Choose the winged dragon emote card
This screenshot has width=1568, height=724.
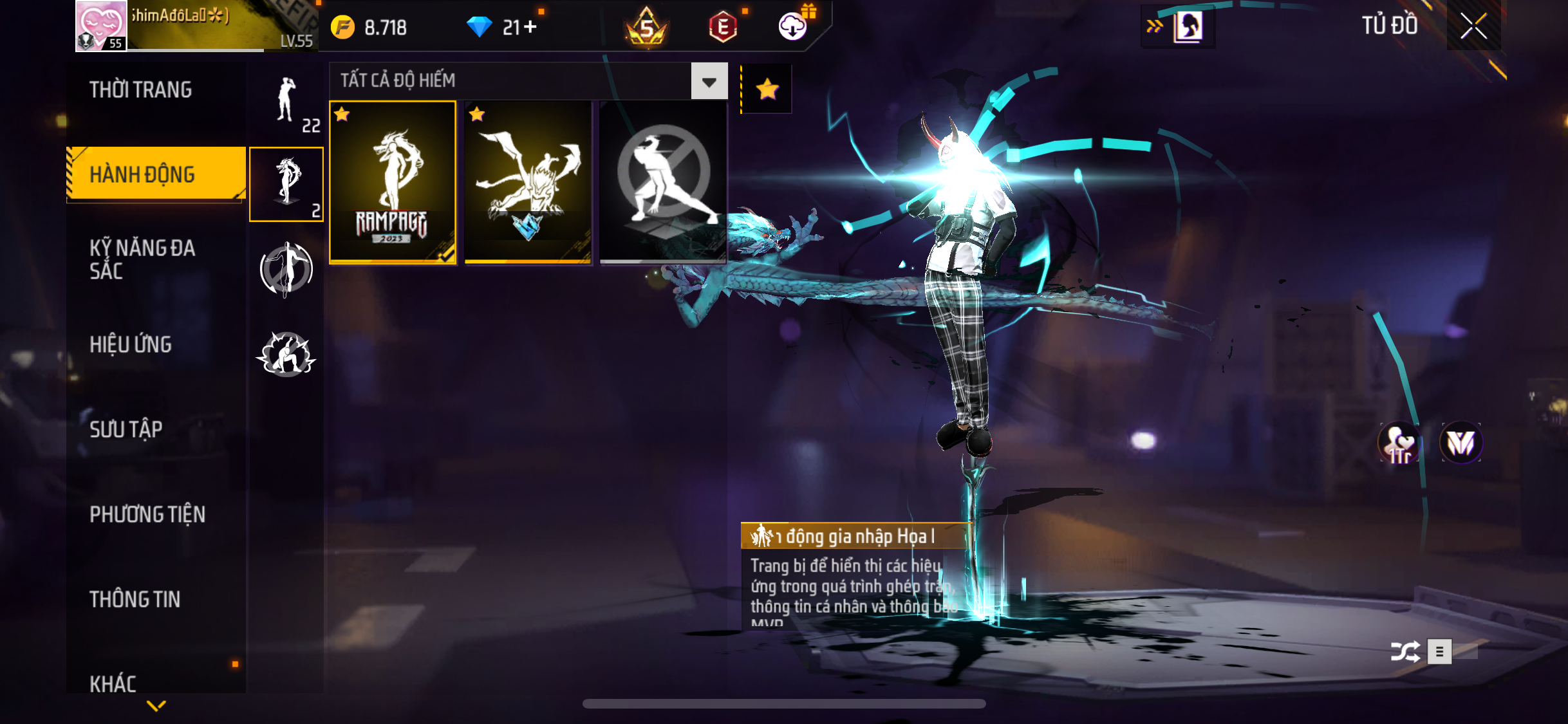[528, 182]
